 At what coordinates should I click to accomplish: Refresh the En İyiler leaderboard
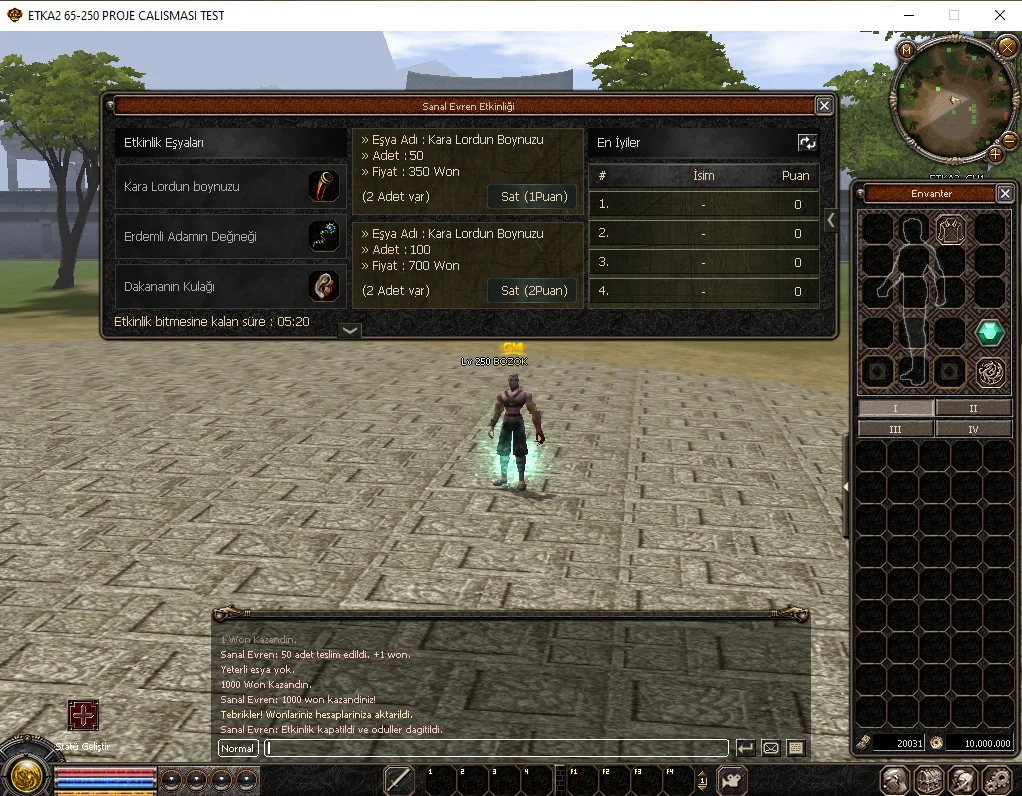click(x=807, y=143)
